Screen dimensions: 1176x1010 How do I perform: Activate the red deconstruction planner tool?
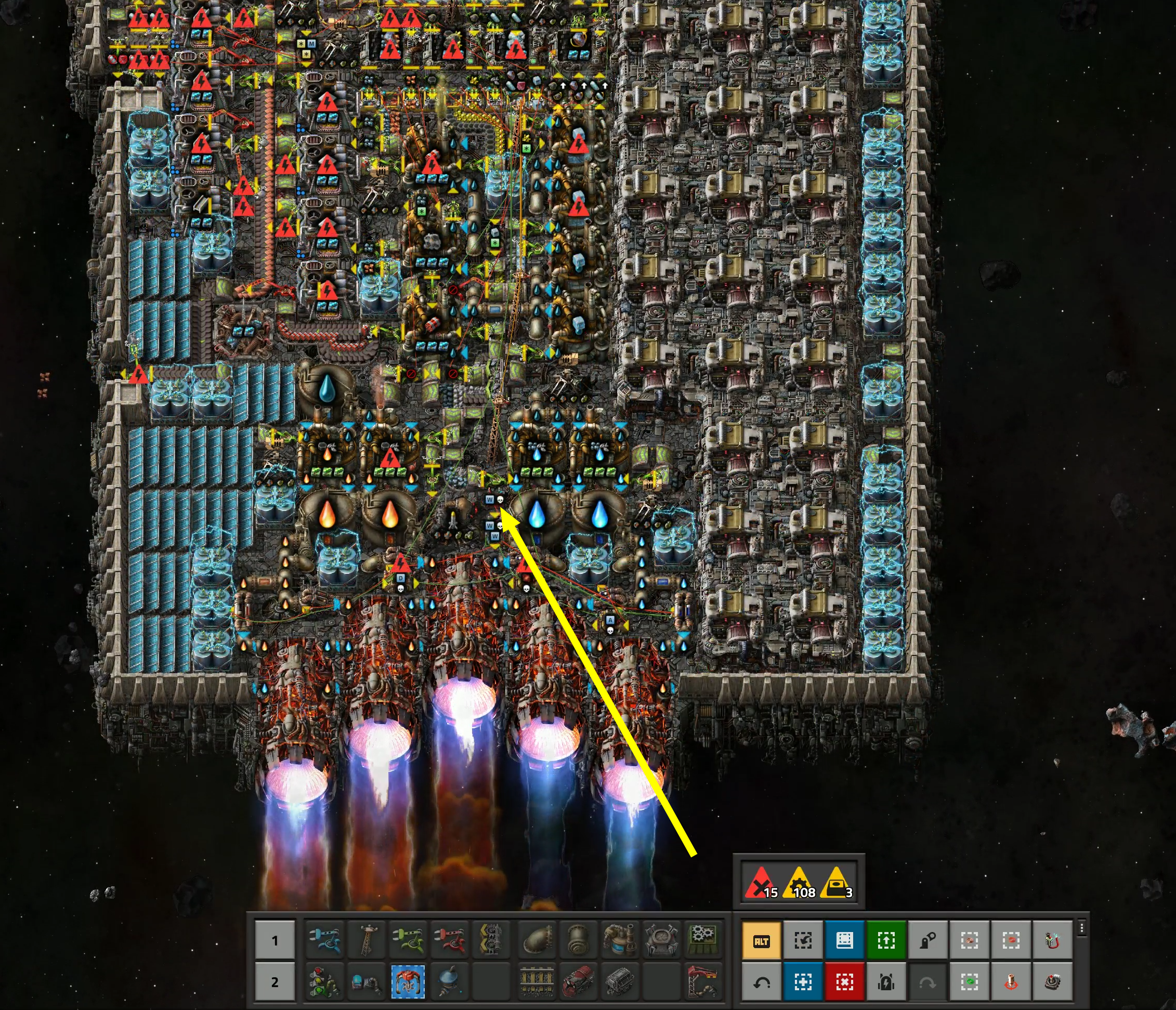tap(844, 982)
